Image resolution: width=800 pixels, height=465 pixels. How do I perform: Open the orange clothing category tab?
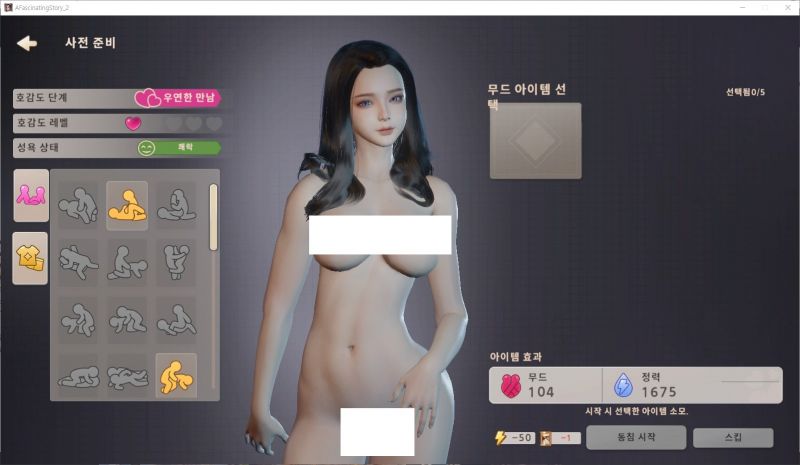click(31, 258)
